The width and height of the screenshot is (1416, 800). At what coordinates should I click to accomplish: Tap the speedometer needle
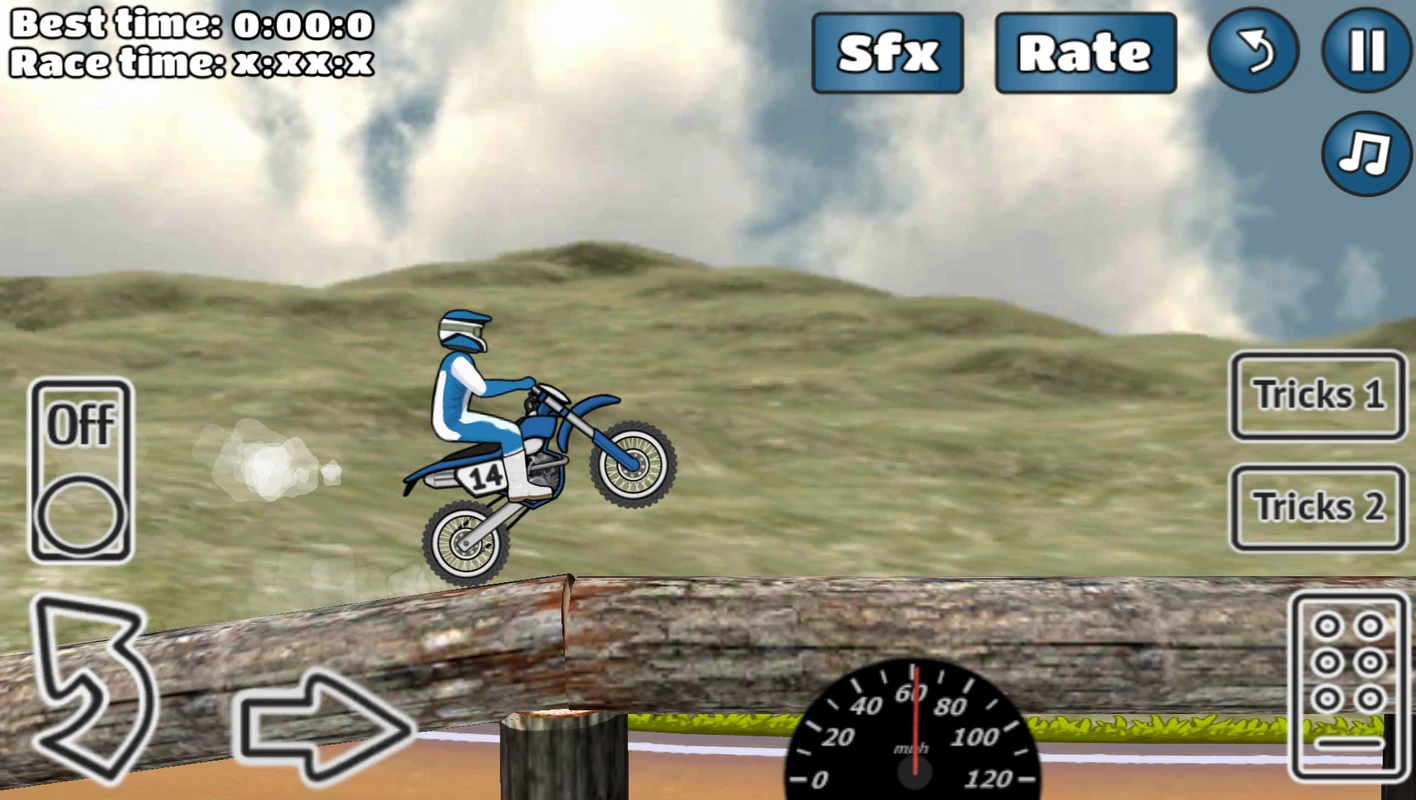[x=915, y=720]
